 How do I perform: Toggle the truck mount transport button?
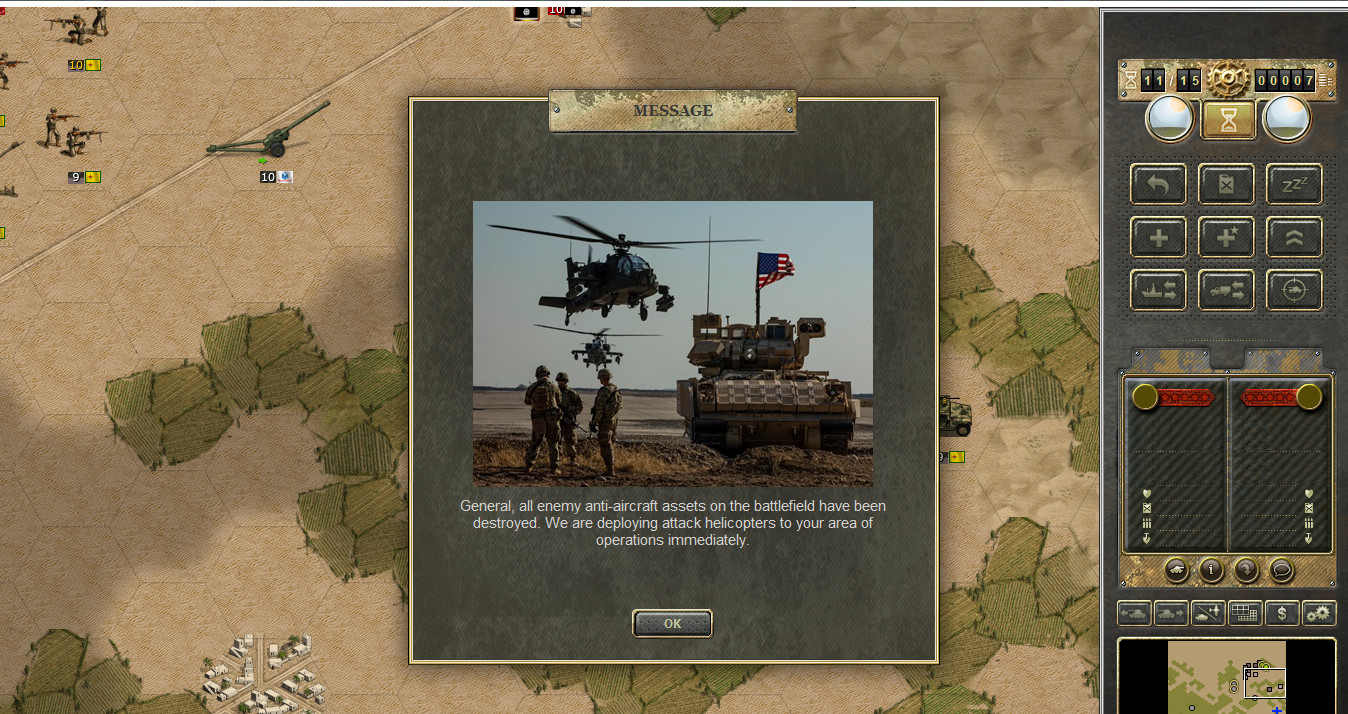[x=1226, y=290]
